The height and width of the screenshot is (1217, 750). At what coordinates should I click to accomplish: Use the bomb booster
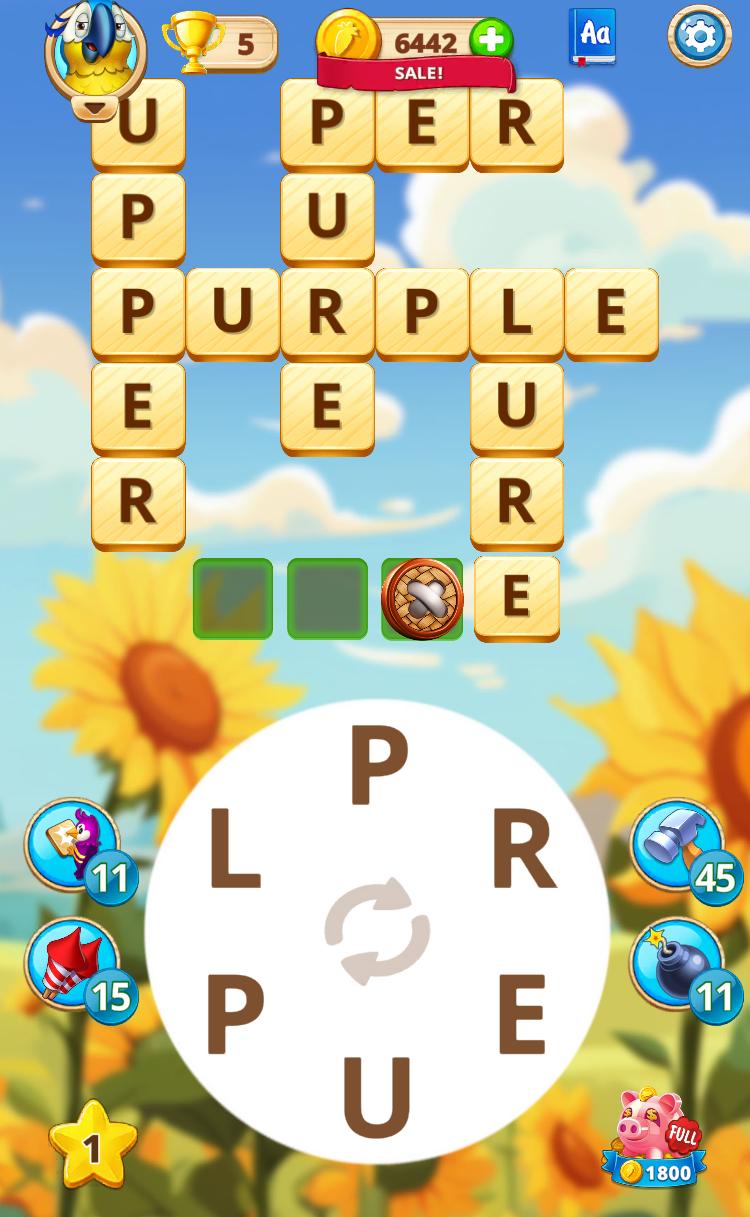point(678,963)
